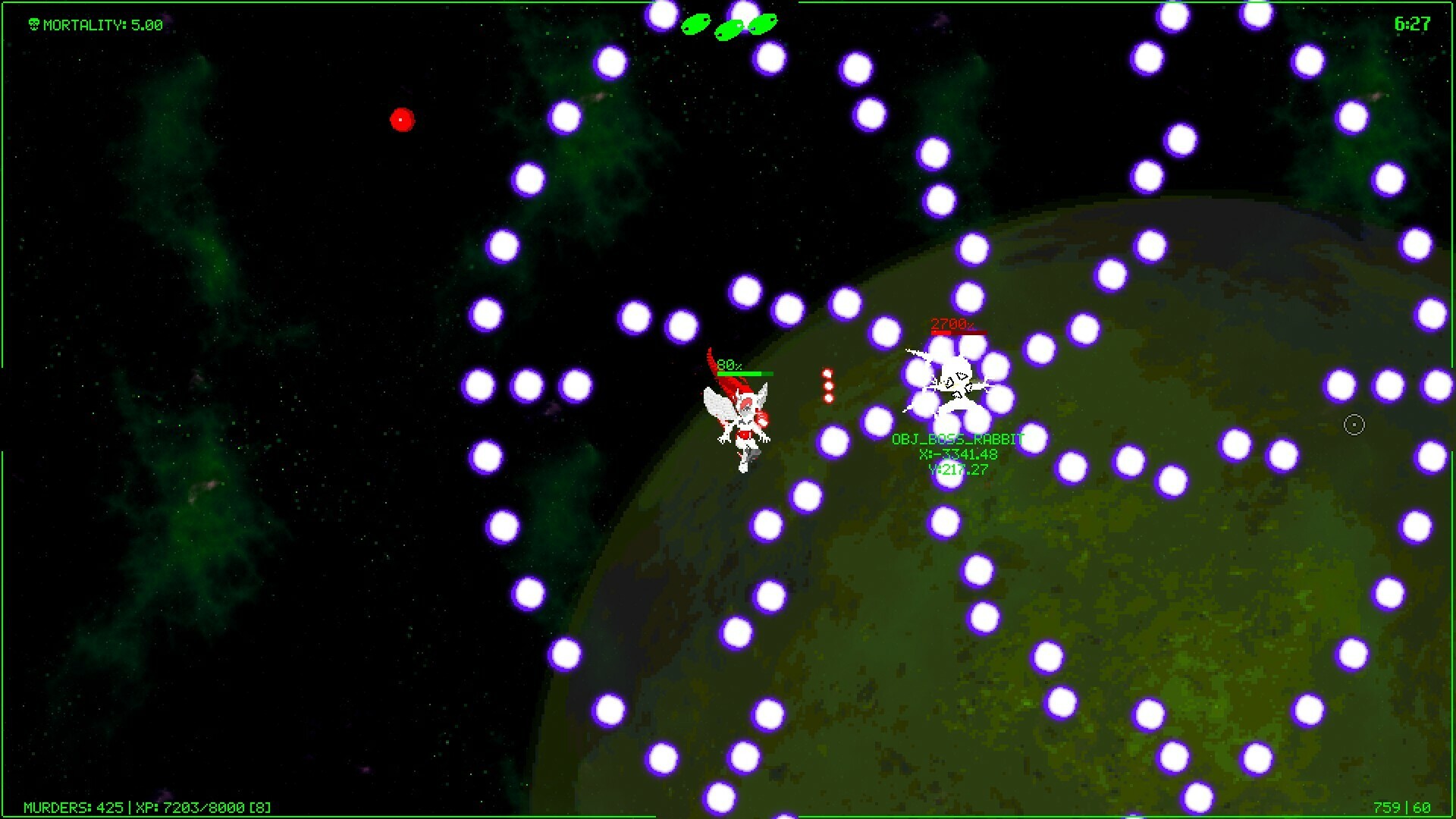
Task: Select the leftmost green alien pickup
Action: (x=695, y=24)
